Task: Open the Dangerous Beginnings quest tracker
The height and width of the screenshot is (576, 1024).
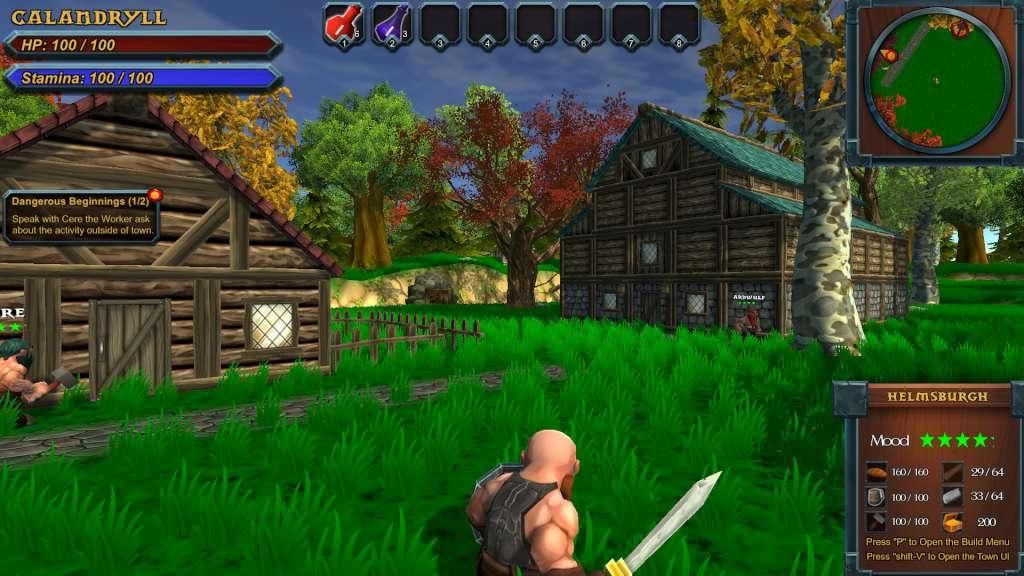Action: tap(82, 217)
